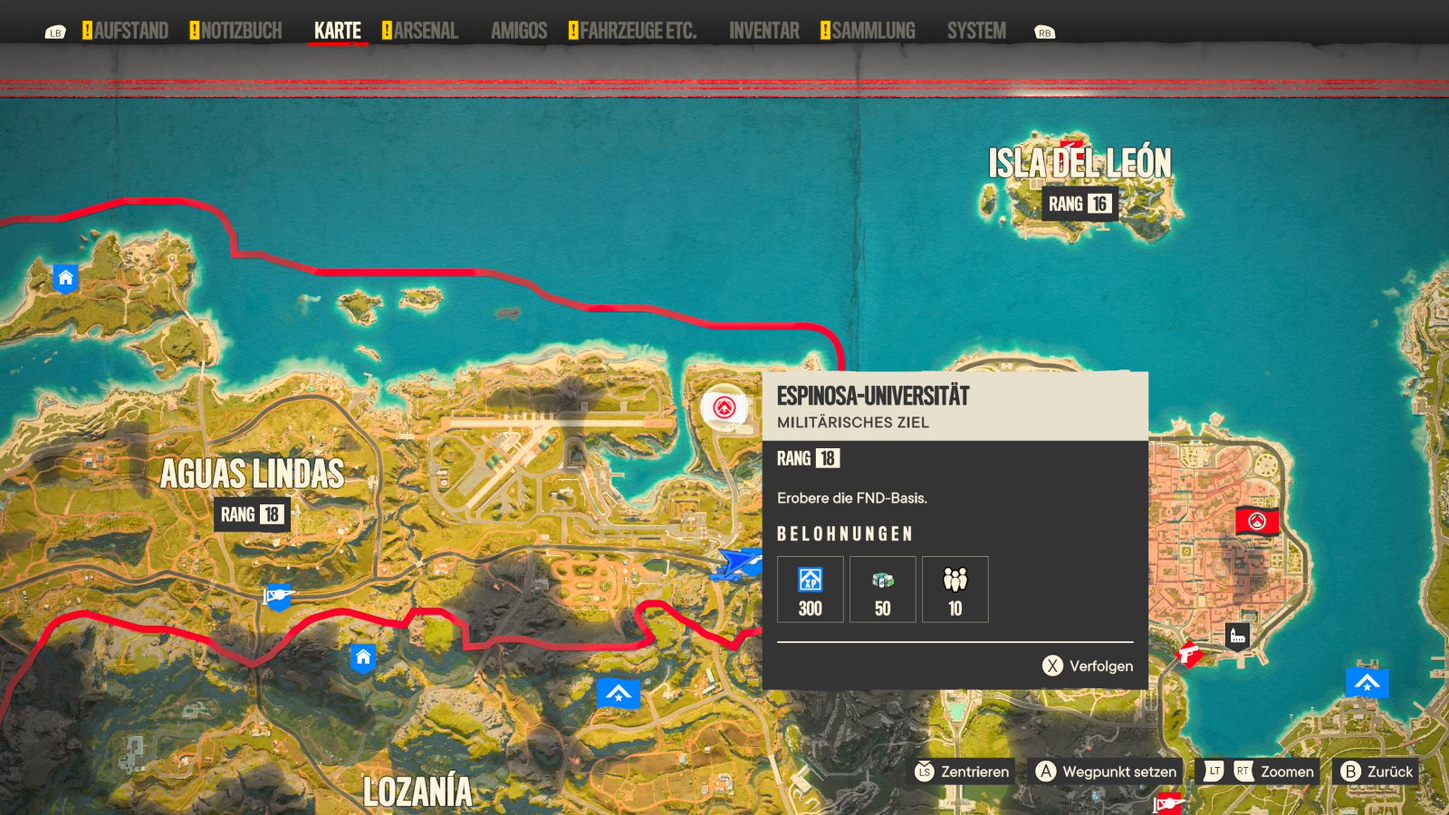1449x815 pixels.
Task: Open the NOTIZBUCH tab
Action: tap(241, 30)
